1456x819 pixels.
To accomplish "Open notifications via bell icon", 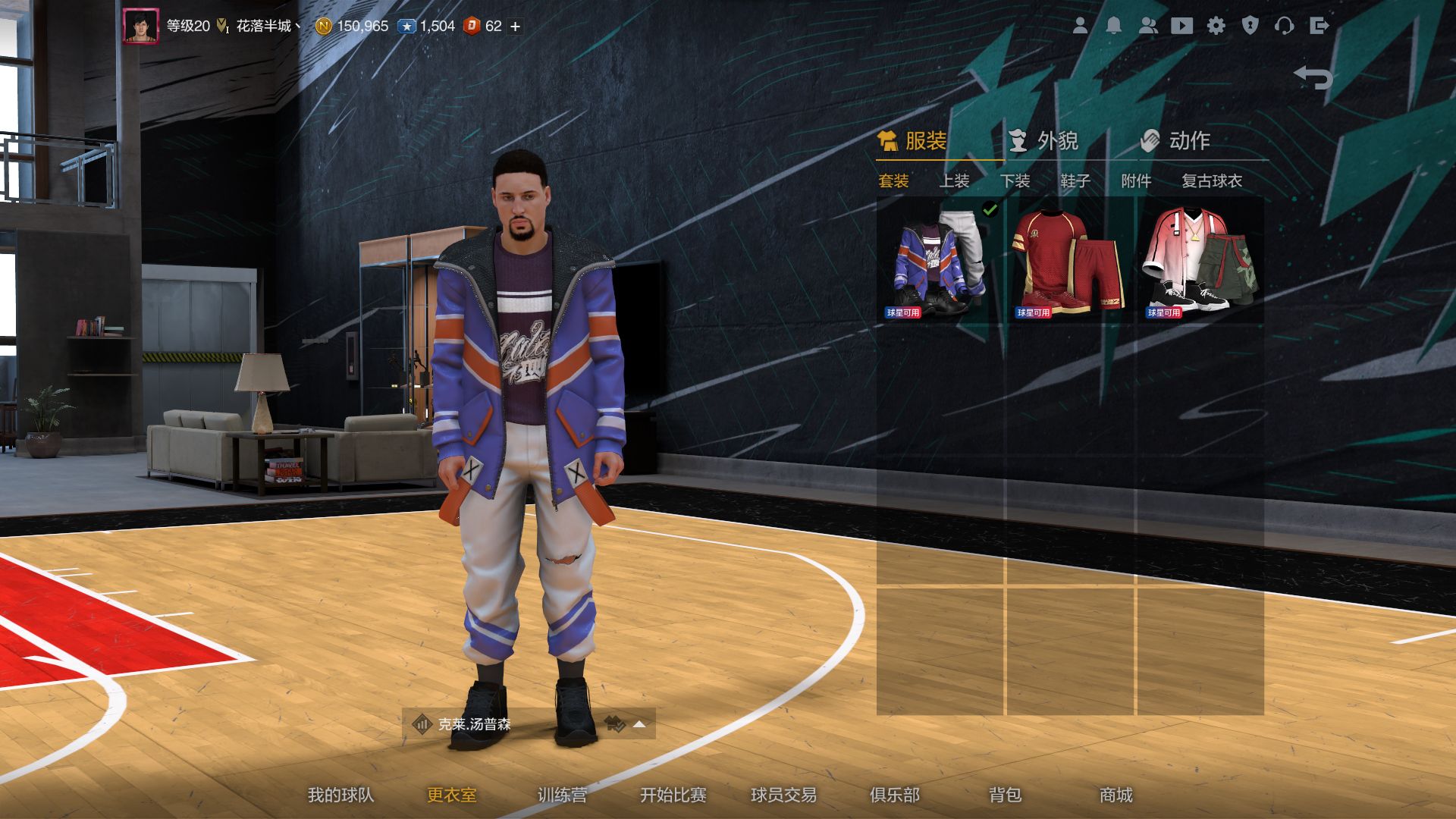I will pos(1115,26).
